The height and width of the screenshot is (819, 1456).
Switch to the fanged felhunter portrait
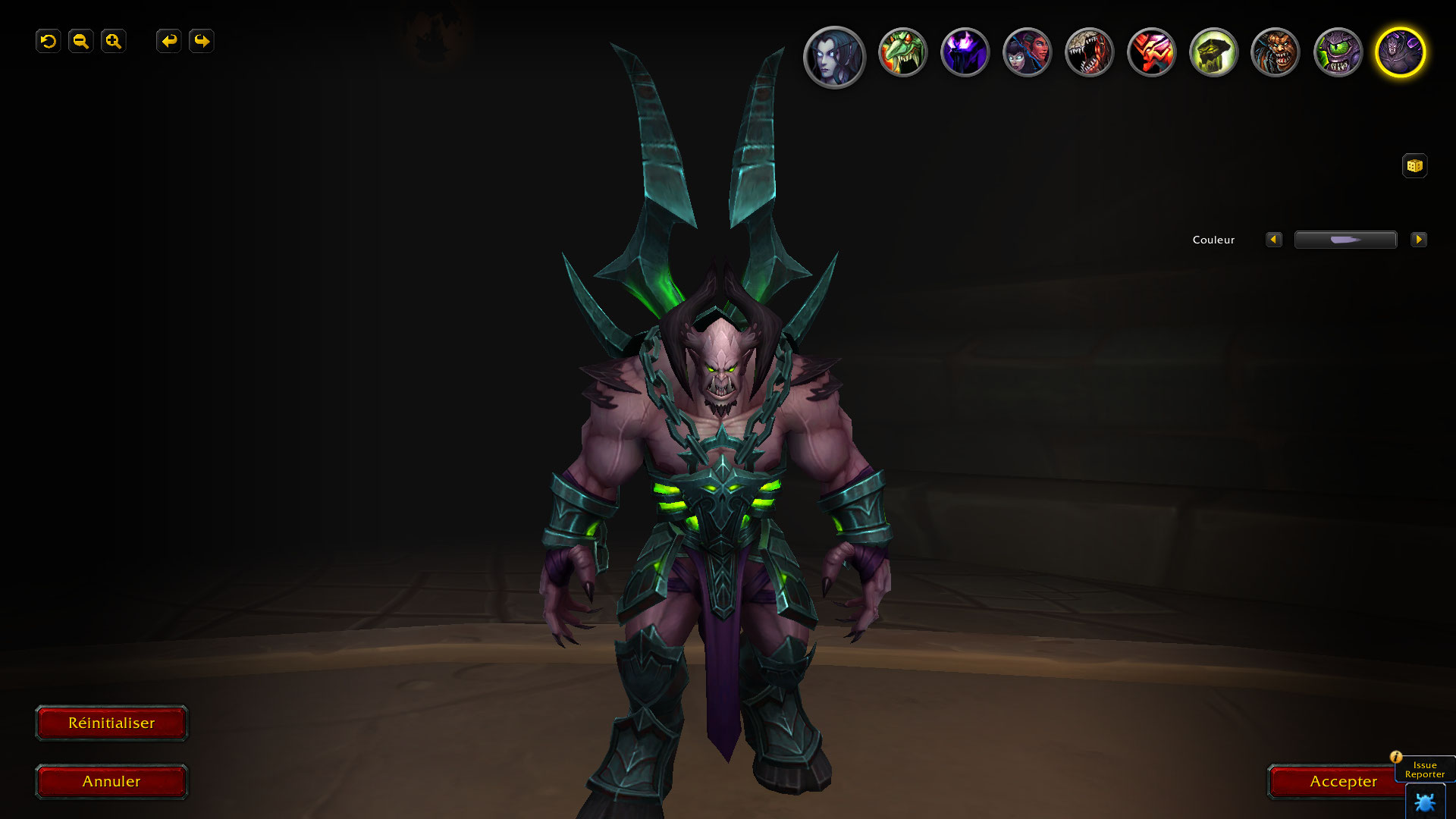(1089, 52)
